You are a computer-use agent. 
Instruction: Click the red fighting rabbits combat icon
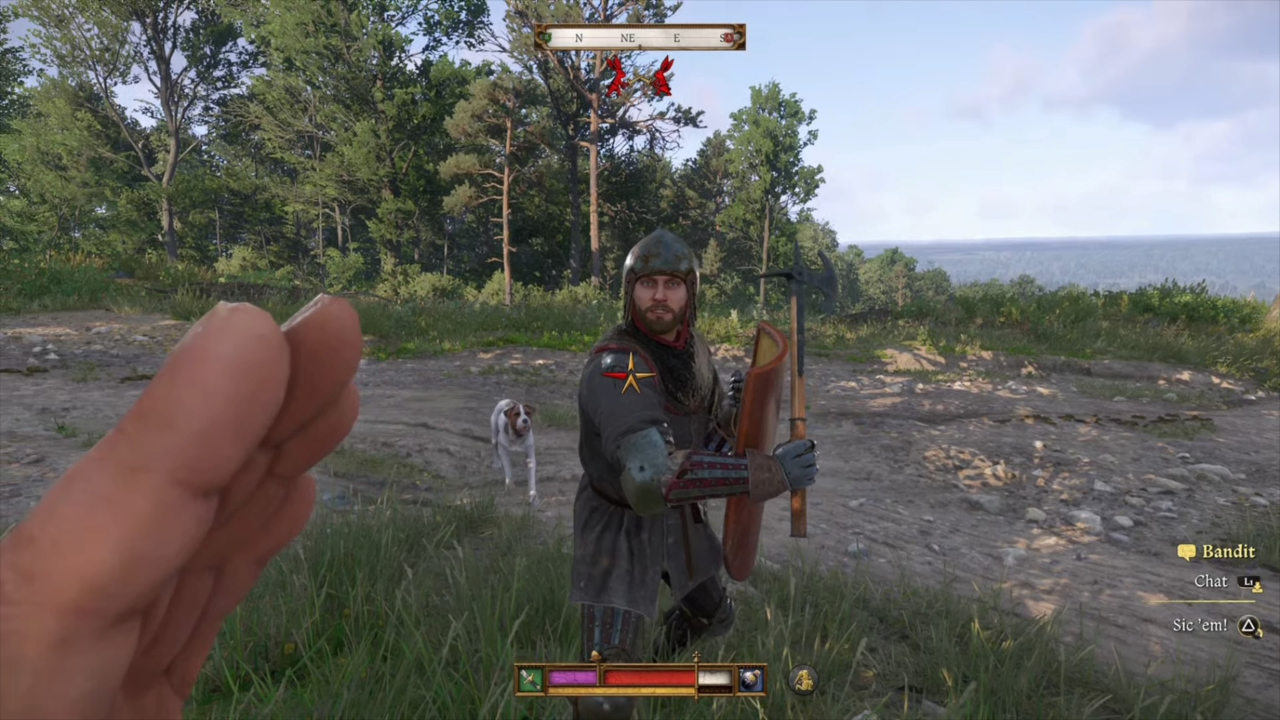coord(638,76)
